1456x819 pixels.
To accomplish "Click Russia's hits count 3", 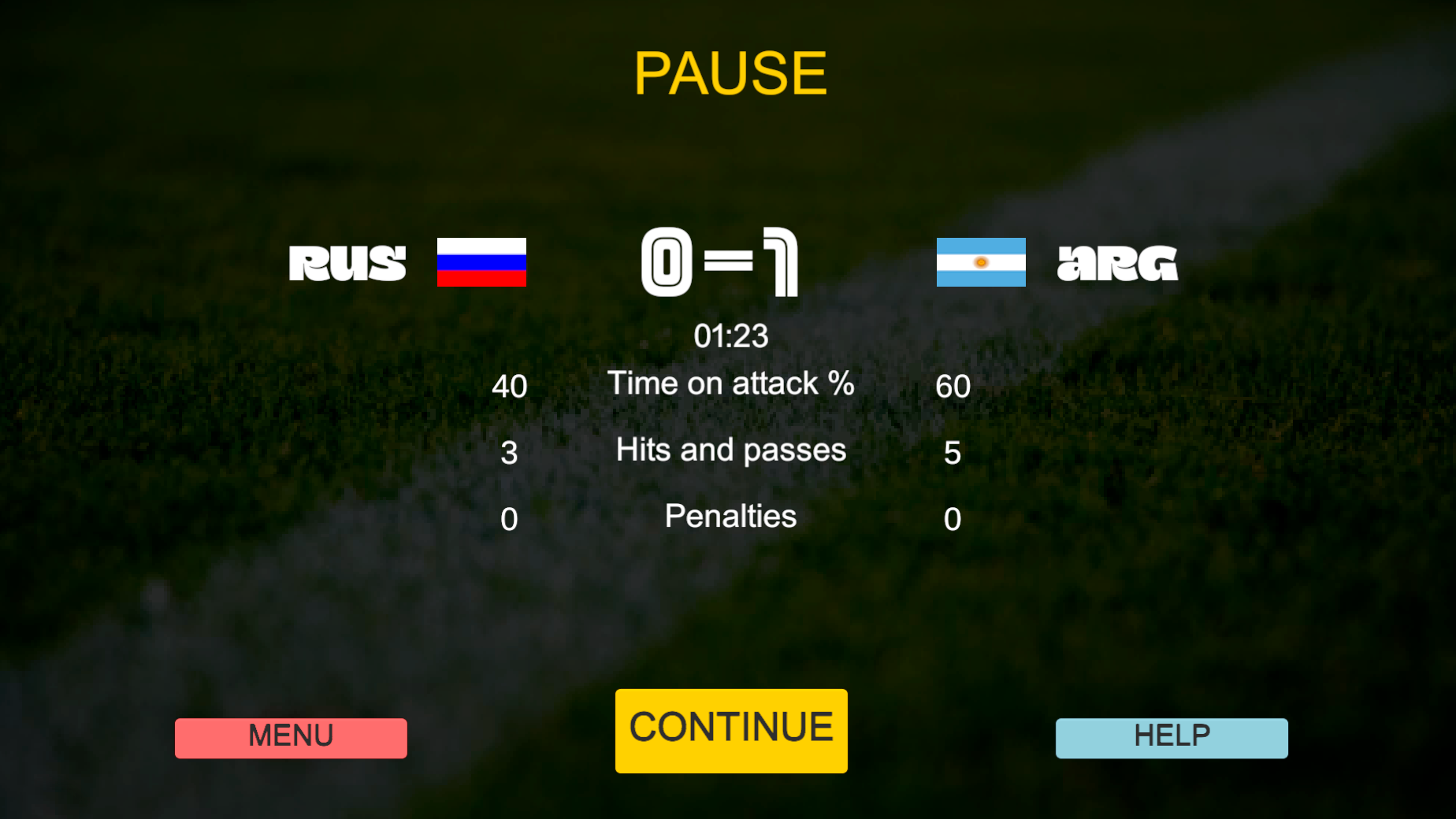I will click(x=509, y=452).
